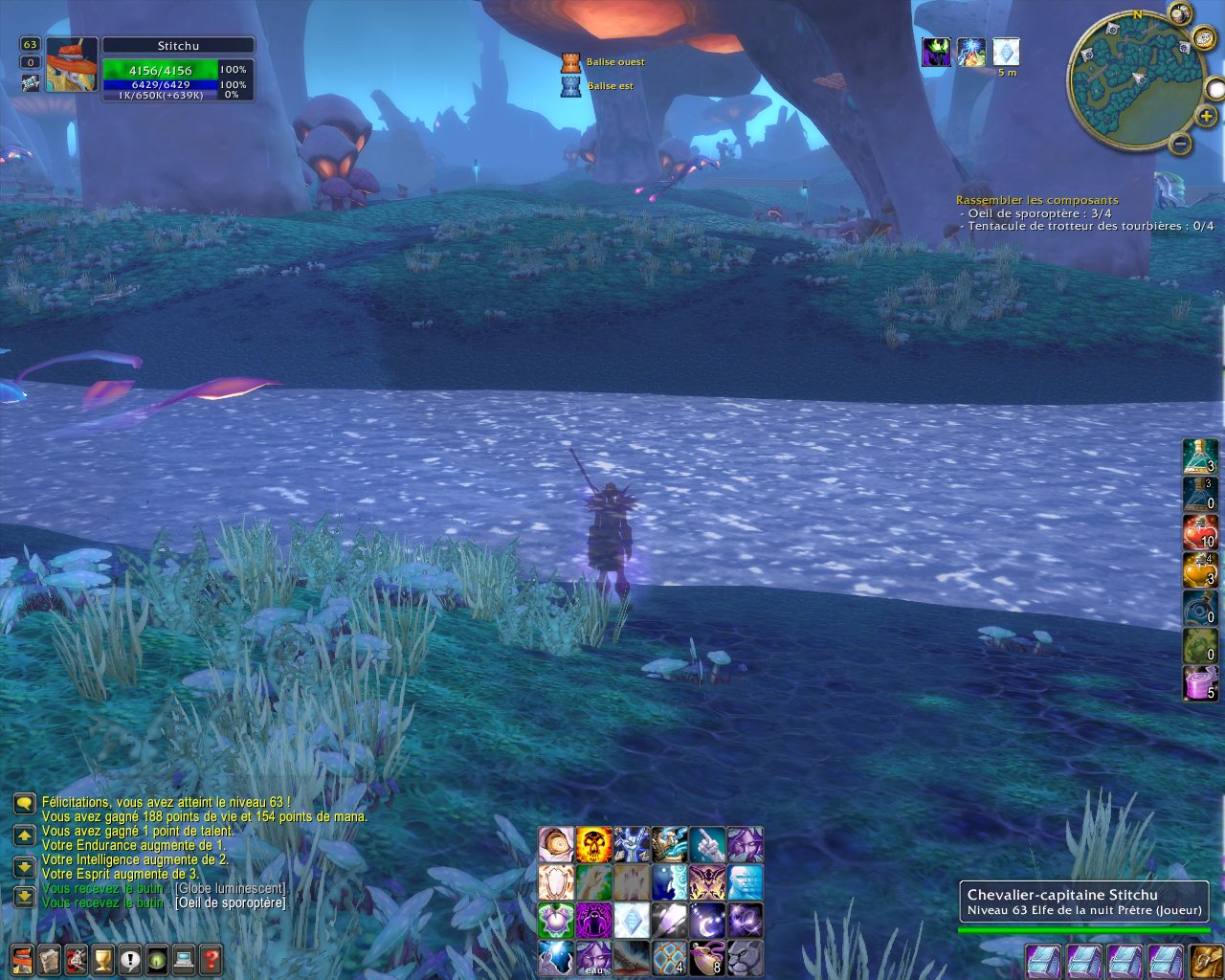Cast the white shield spell
The width and height of the screenshot is (1225, 980).
coord(555,882)
